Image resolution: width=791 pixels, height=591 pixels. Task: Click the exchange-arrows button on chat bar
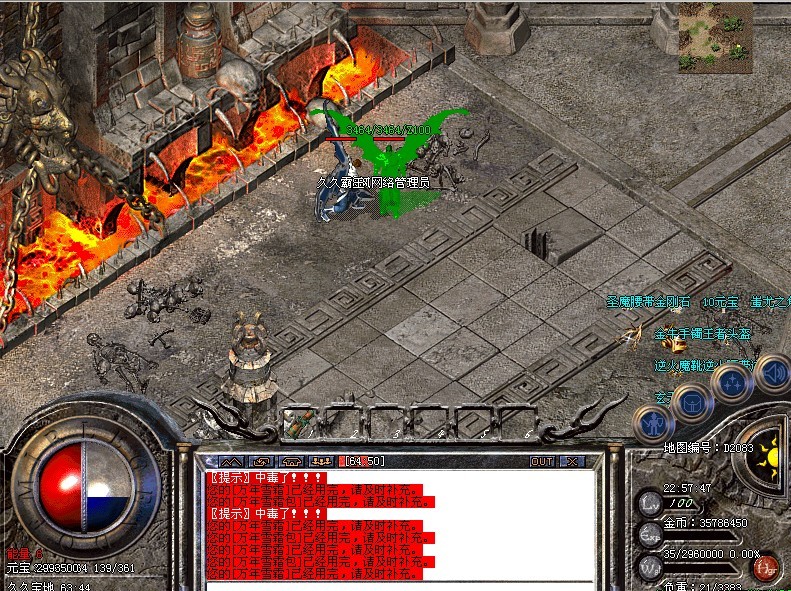(x=261, y=461)
